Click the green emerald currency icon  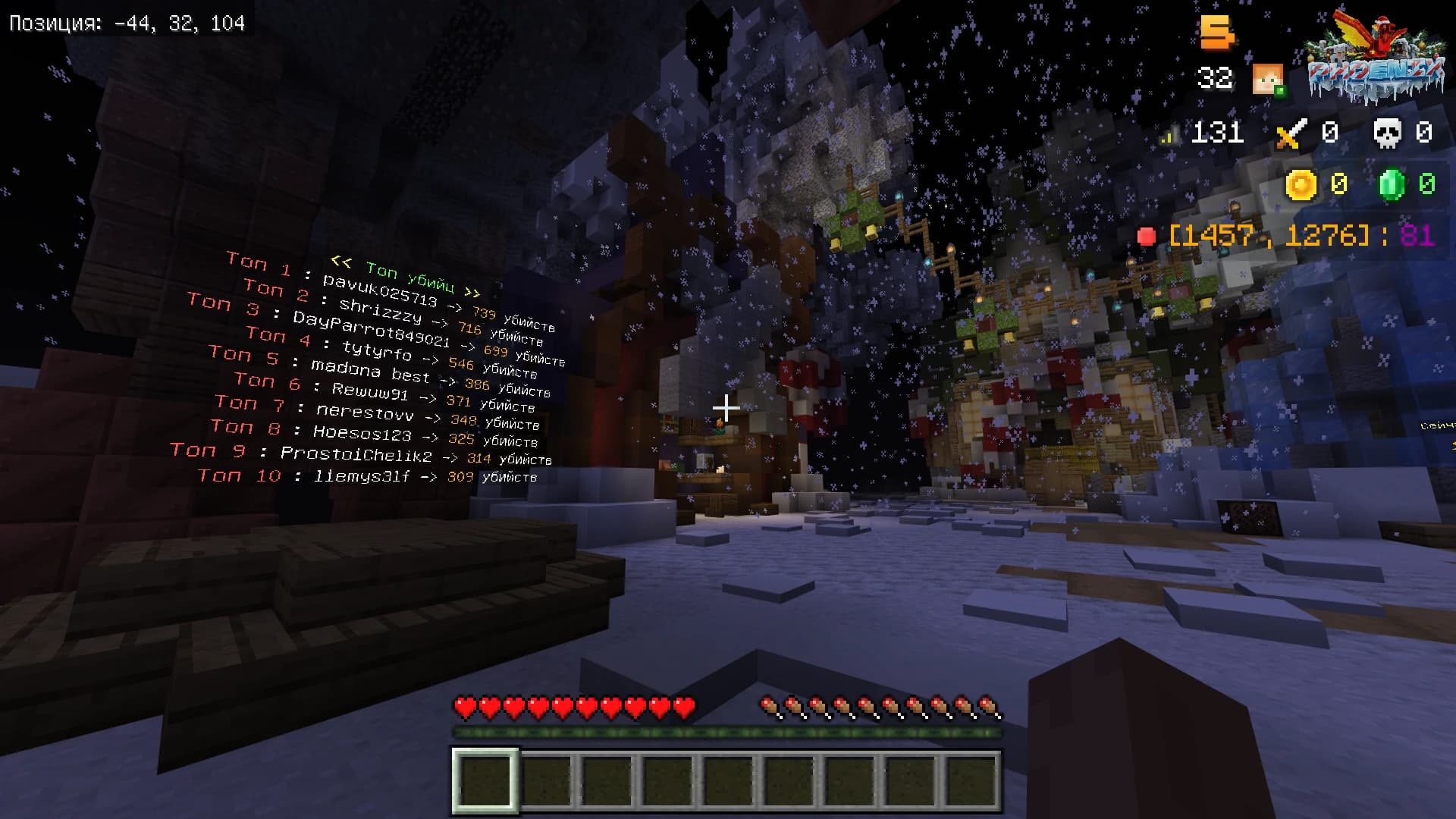(1392, 184)
